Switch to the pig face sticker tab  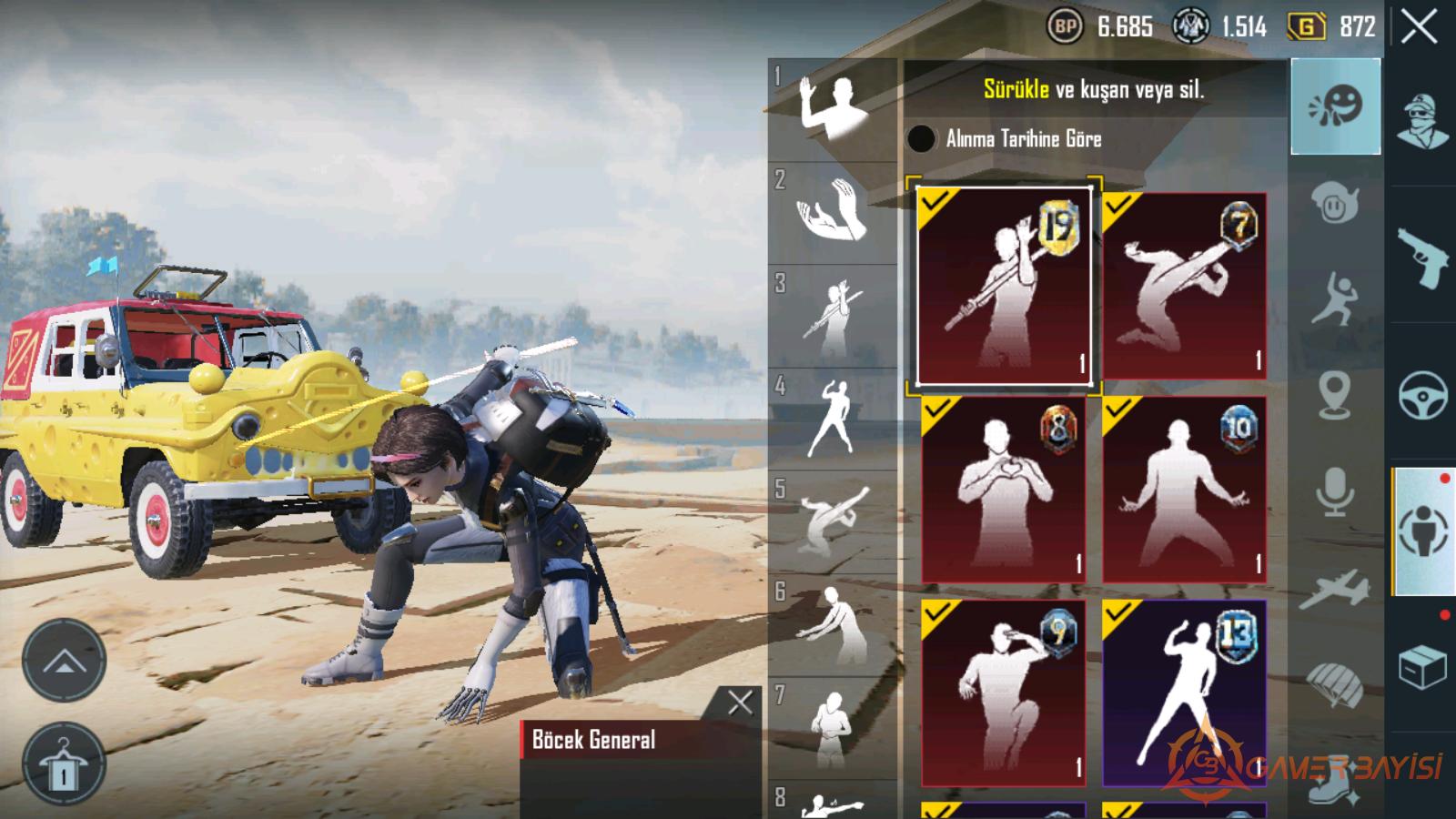pos(1335,204)
